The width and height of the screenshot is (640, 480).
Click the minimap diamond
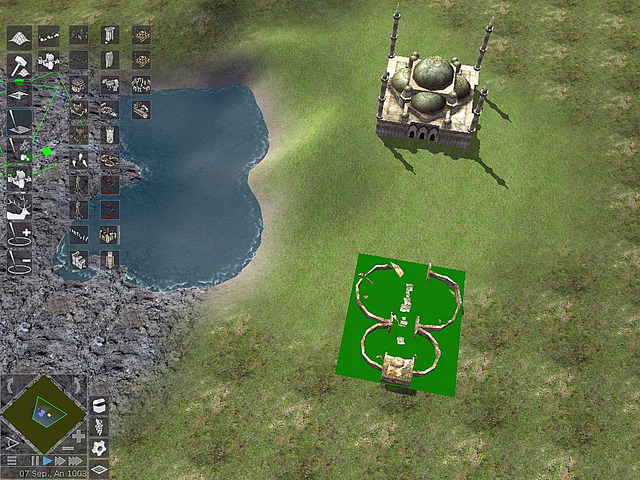tap(43, 412)
